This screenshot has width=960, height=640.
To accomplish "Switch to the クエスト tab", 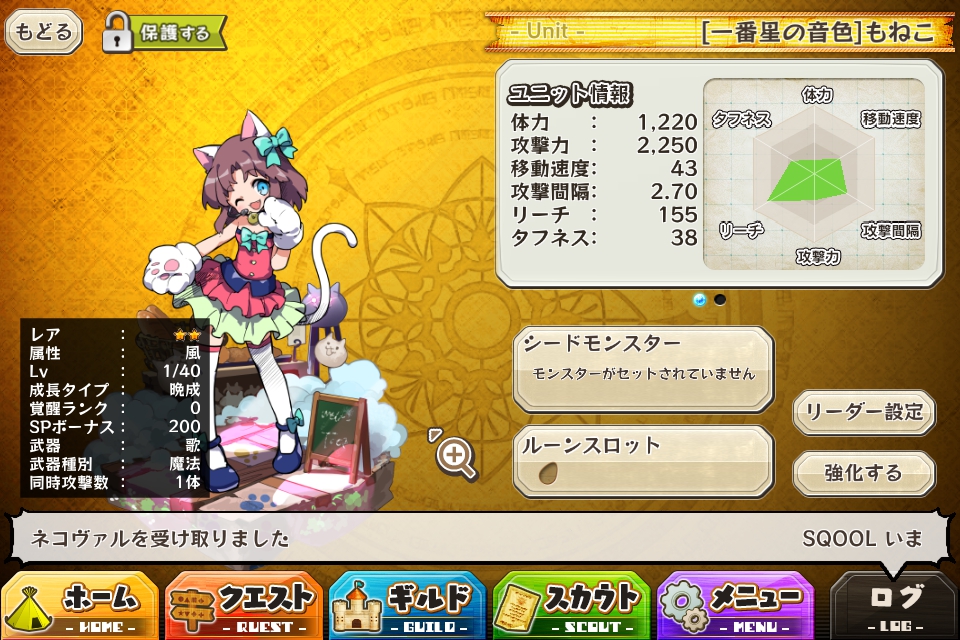I will tap(244, 605).
